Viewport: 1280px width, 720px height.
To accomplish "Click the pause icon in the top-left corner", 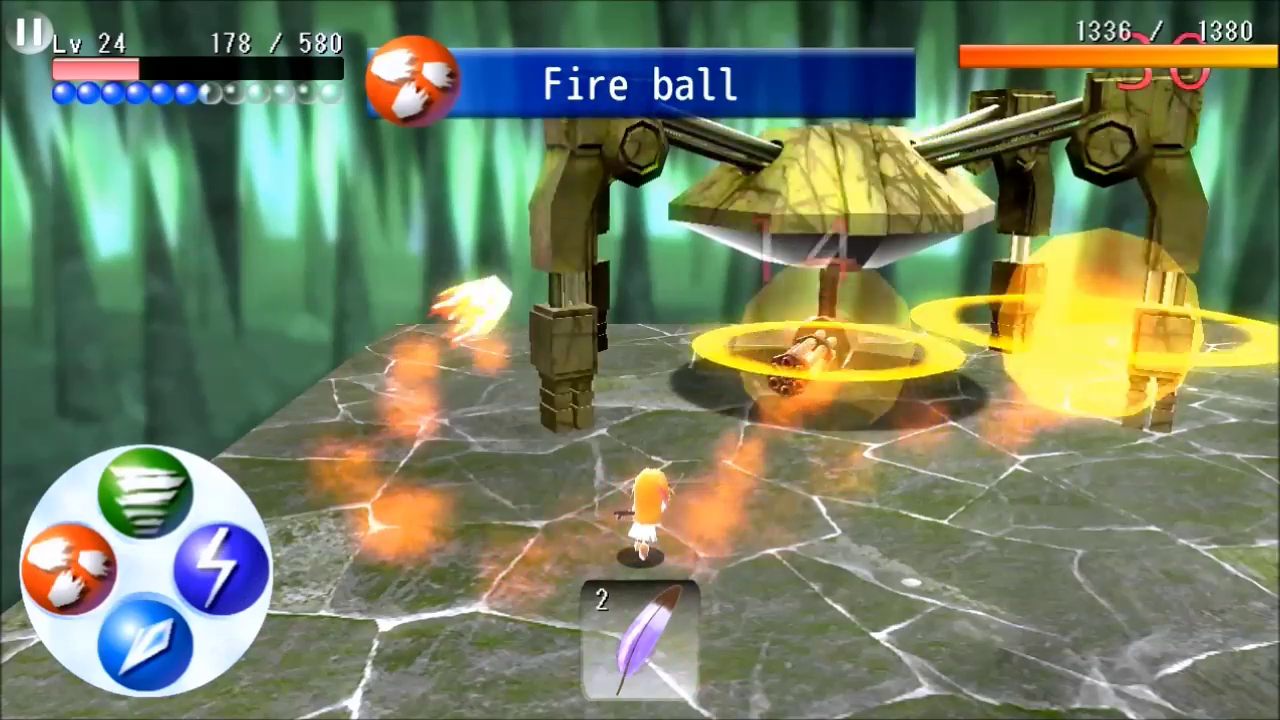I will pyautogui.click(x=29, y=33).
